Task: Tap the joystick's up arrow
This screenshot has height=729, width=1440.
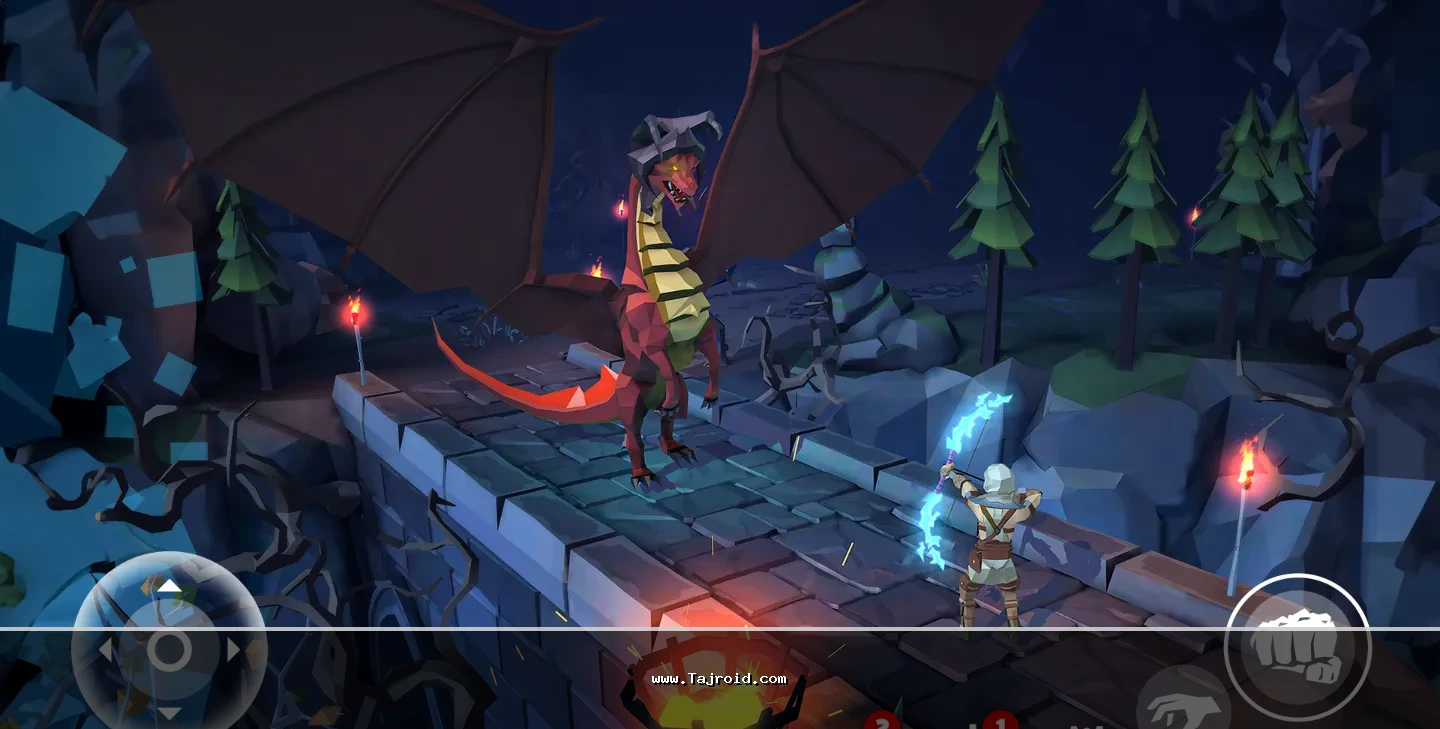Action: click(x=170, y=586)
